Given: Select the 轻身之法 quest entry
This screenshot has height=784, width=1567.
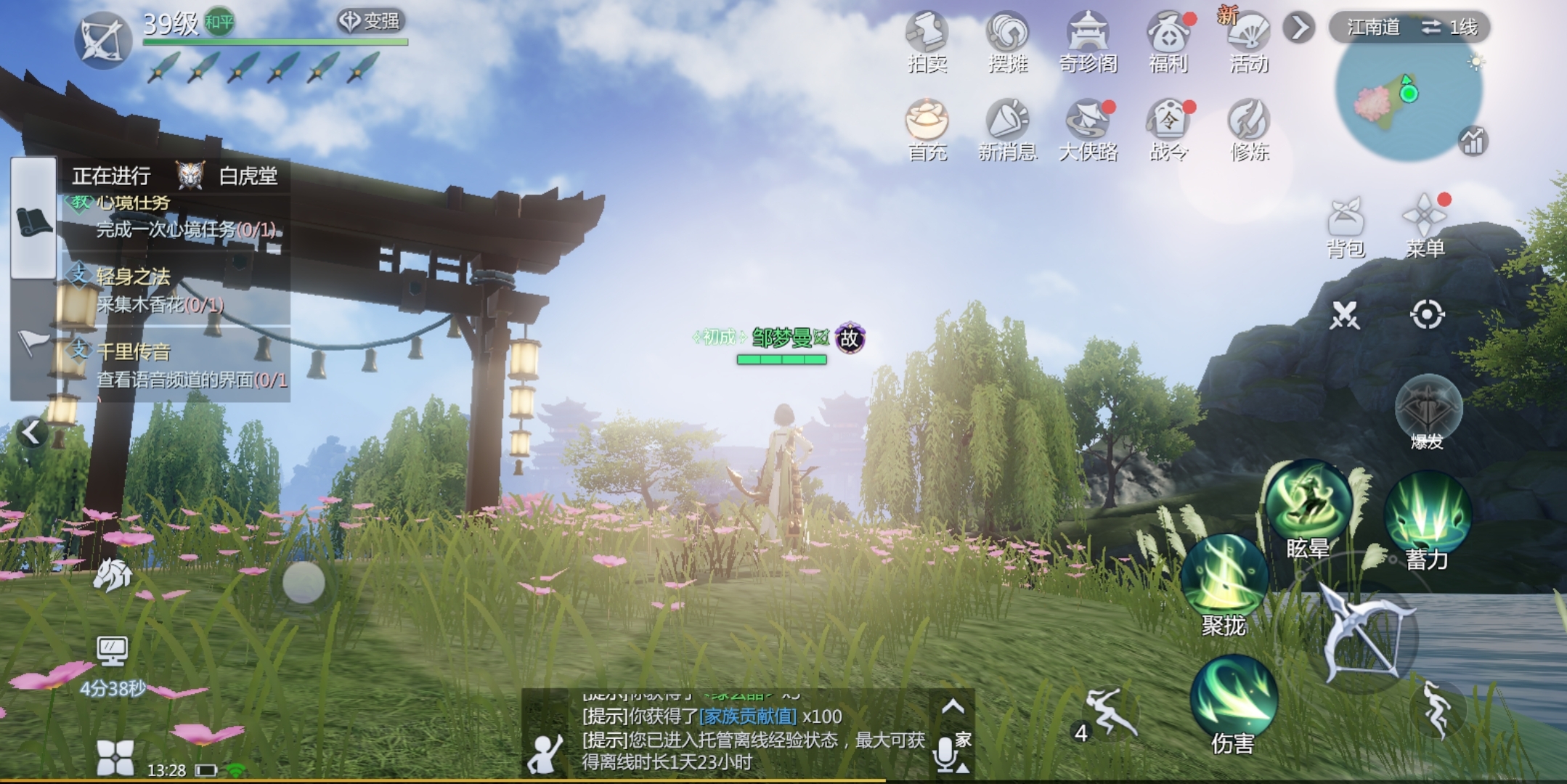Looking at the screenshot, I should pos(174,289).
